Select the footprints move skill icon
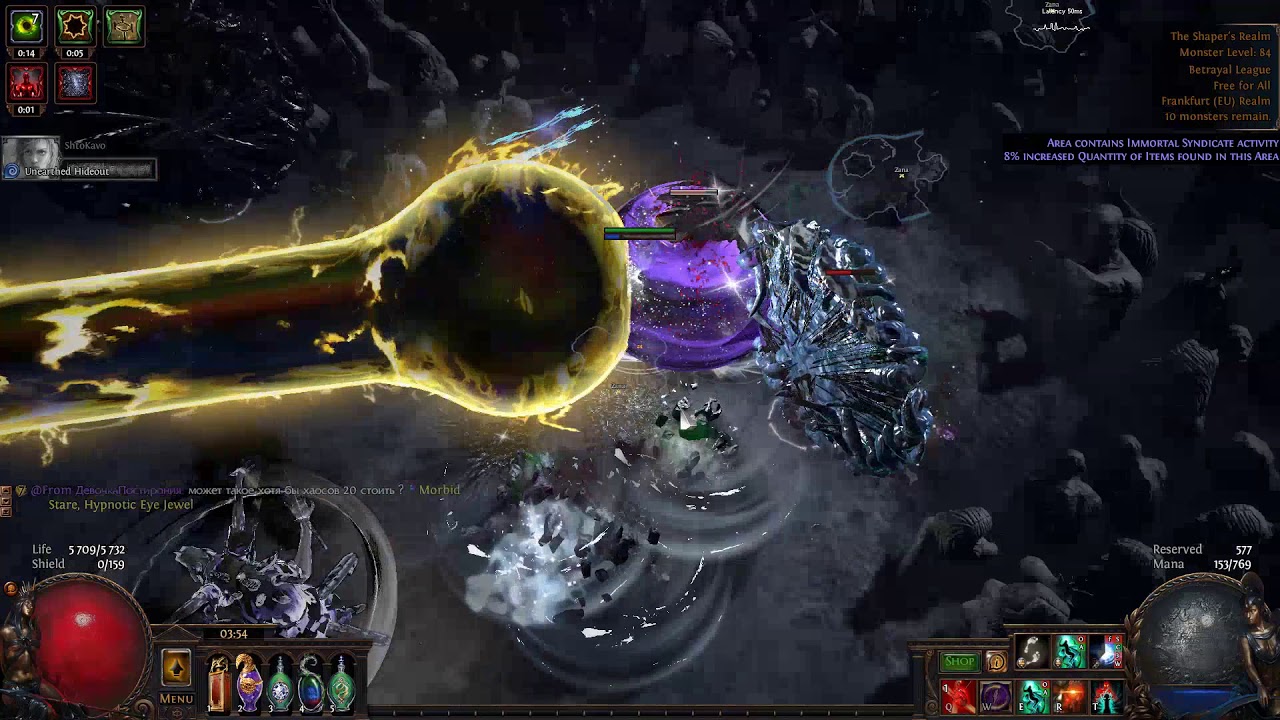This screenshot has height=720, width=1280. click(x=1032, y=652)
